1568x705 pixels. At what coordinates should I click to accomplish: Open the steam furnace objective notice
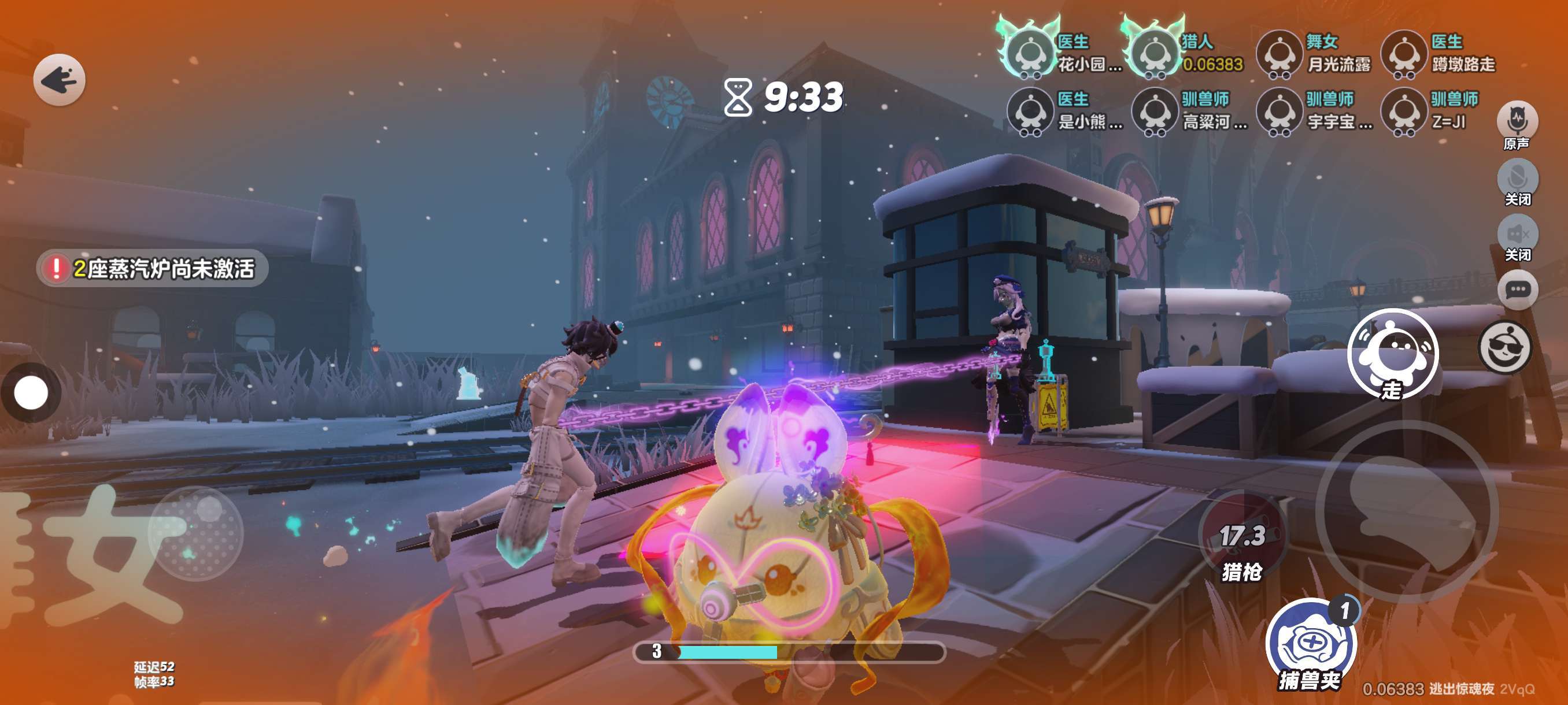pyautogui.click(x=152, y=268)
